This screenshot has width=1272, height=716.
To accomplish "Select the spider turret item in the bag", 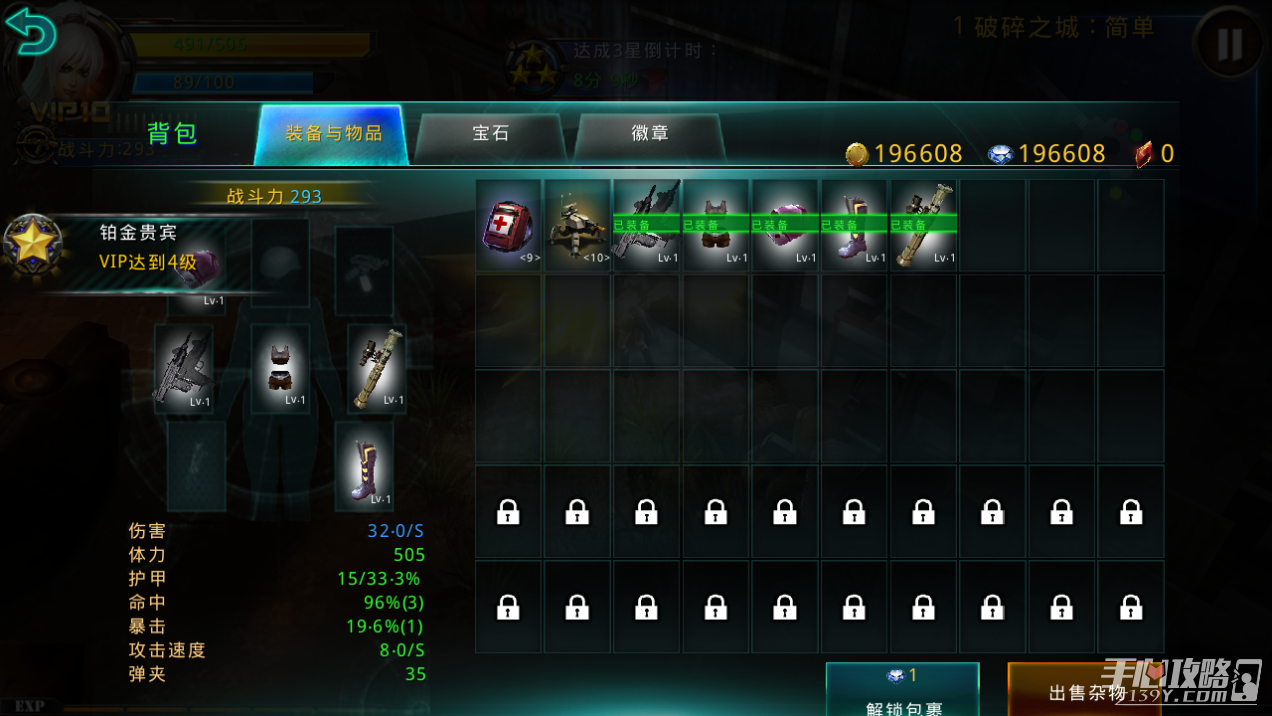I will coord(578,226).
